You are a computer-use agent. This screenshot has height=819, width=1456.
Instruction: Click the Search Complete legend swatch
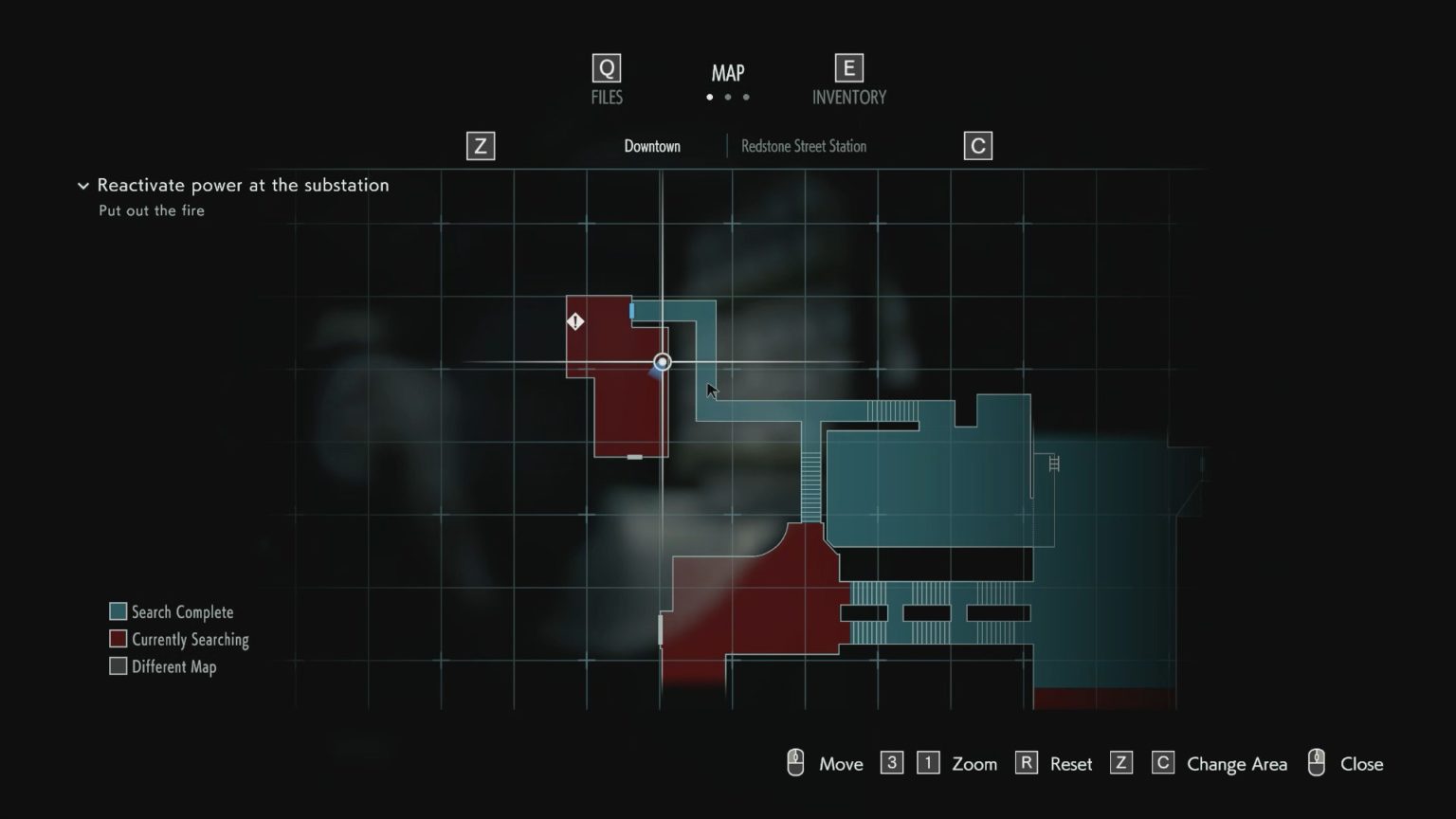(x=118, y=610)
